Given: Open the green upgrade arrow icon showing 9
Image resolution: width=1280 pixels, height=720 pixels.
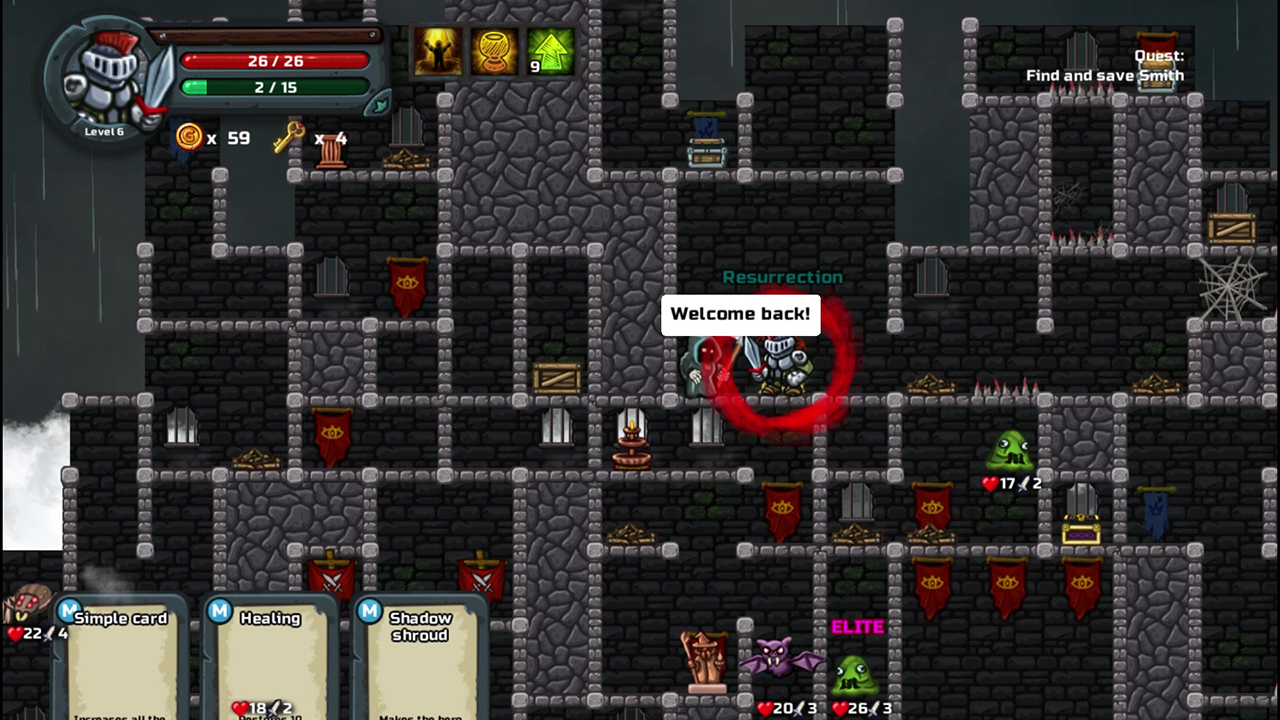Looking at the screenshot, I should pyautogui.click(x=549, y=52).
